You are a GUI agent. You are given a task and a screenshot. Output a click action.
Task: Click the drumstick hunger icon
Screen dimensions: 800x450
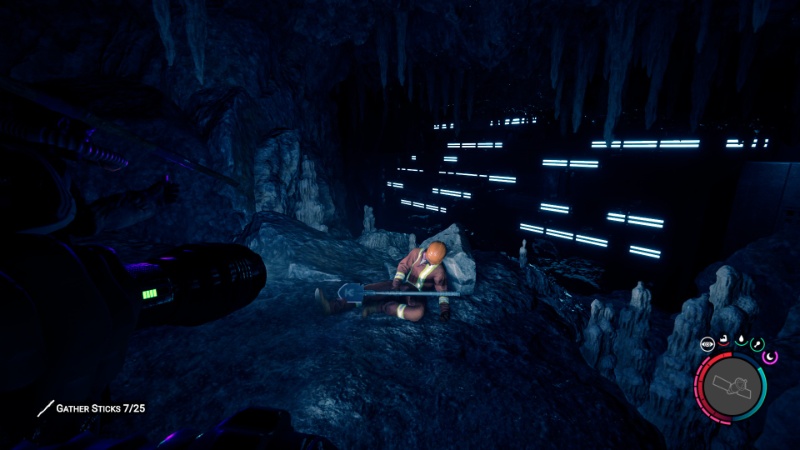pos(757,346)
